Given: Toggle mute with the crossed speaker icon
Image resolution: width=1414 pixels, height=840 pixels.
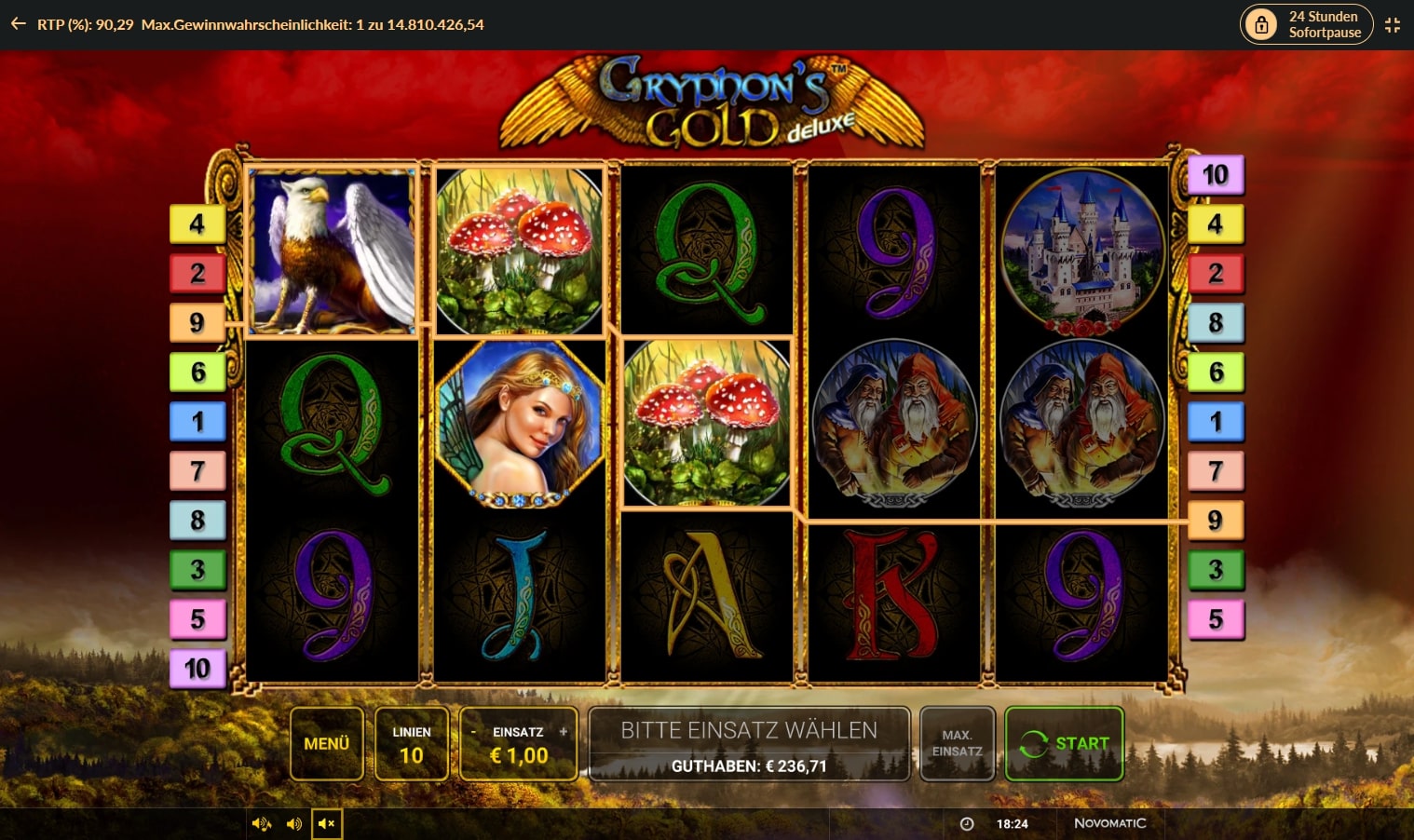Looking at the screenshot, I should [326, 823].
